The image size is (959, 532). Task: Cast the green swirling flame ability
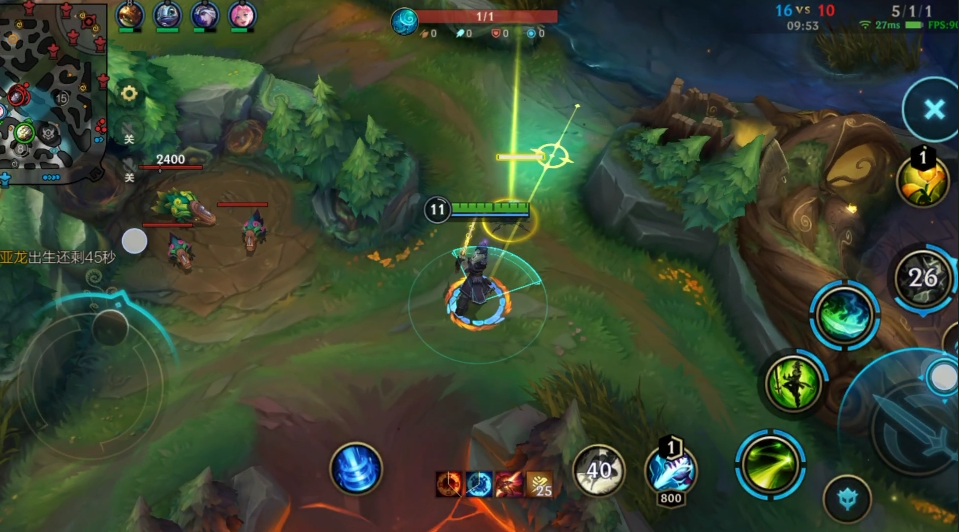tap(844, 315)
